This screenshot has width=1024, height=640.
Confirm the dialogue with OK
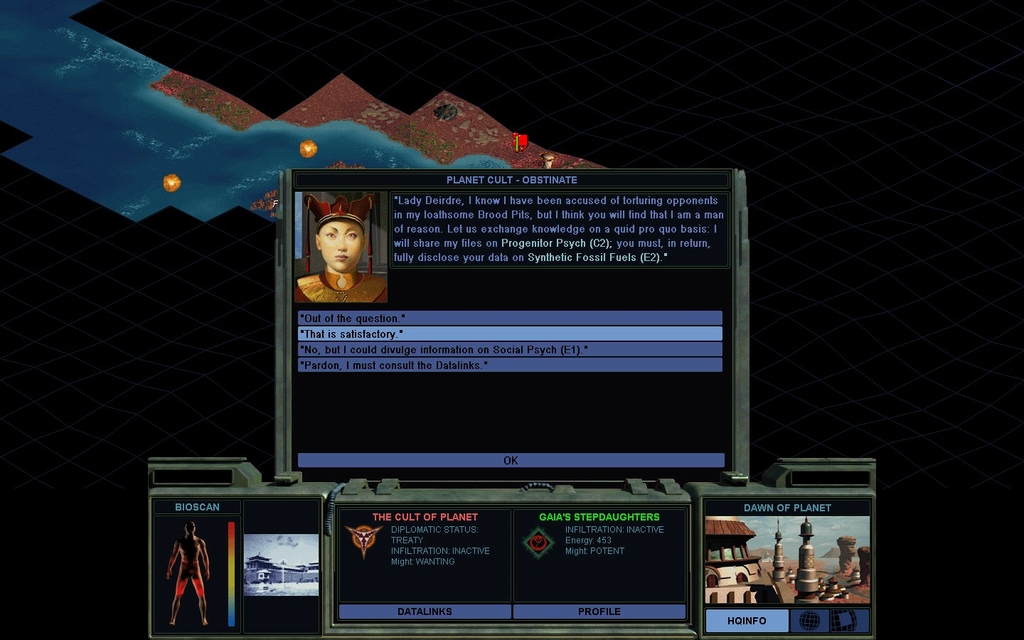510,461
